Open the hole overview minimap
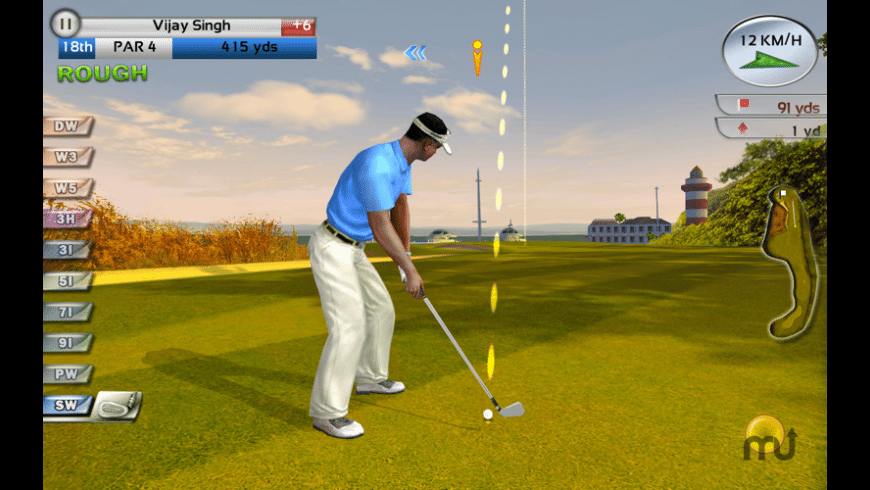Viewport: 870px width, 490px height. tap(789, 264)
